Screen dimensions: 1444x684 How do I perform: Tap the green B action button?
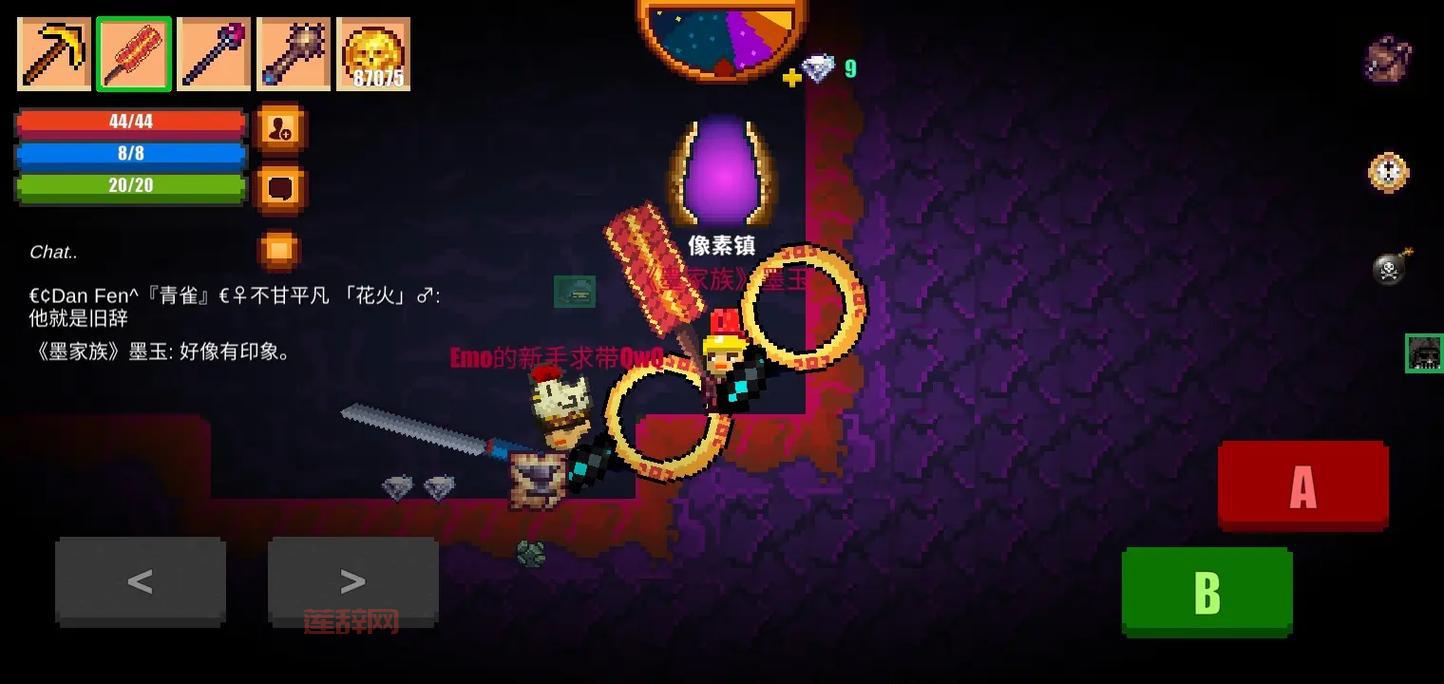[x=1207, y=591]
